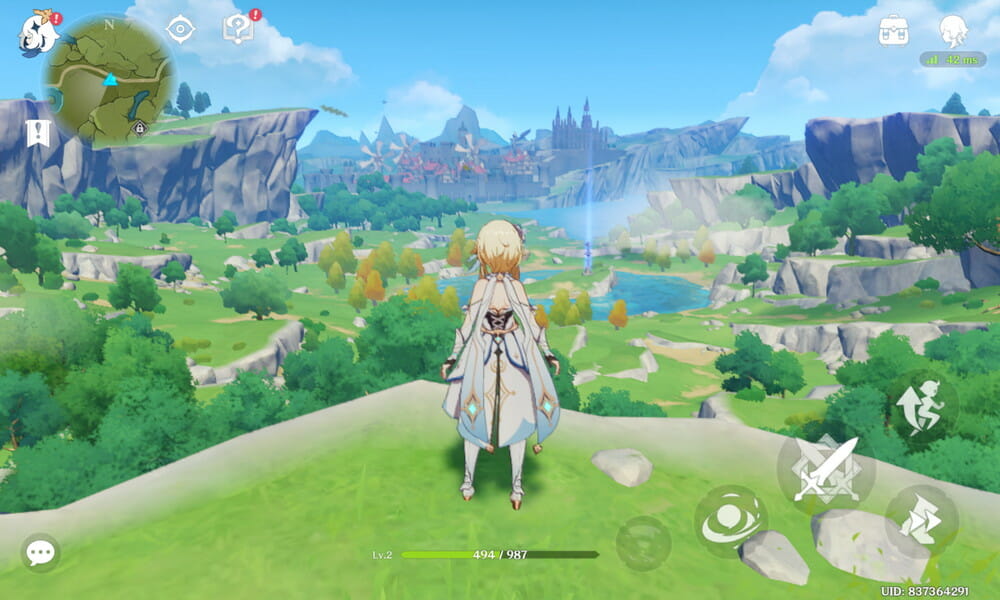Tap the eye-shaped icon beside the minimap
The height and width of the screenshot is (600, 1000).
(180, 29)
